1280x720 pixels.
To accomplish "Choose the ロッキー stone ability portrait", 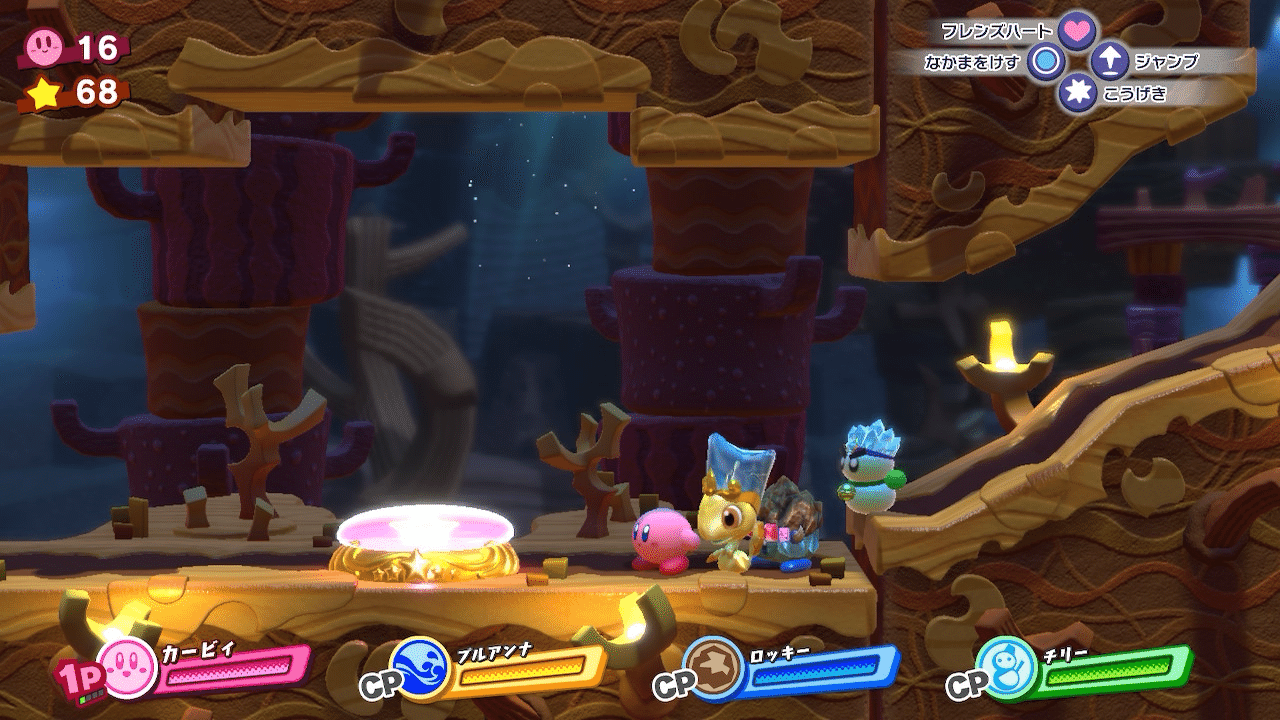I will pos(714,666).
